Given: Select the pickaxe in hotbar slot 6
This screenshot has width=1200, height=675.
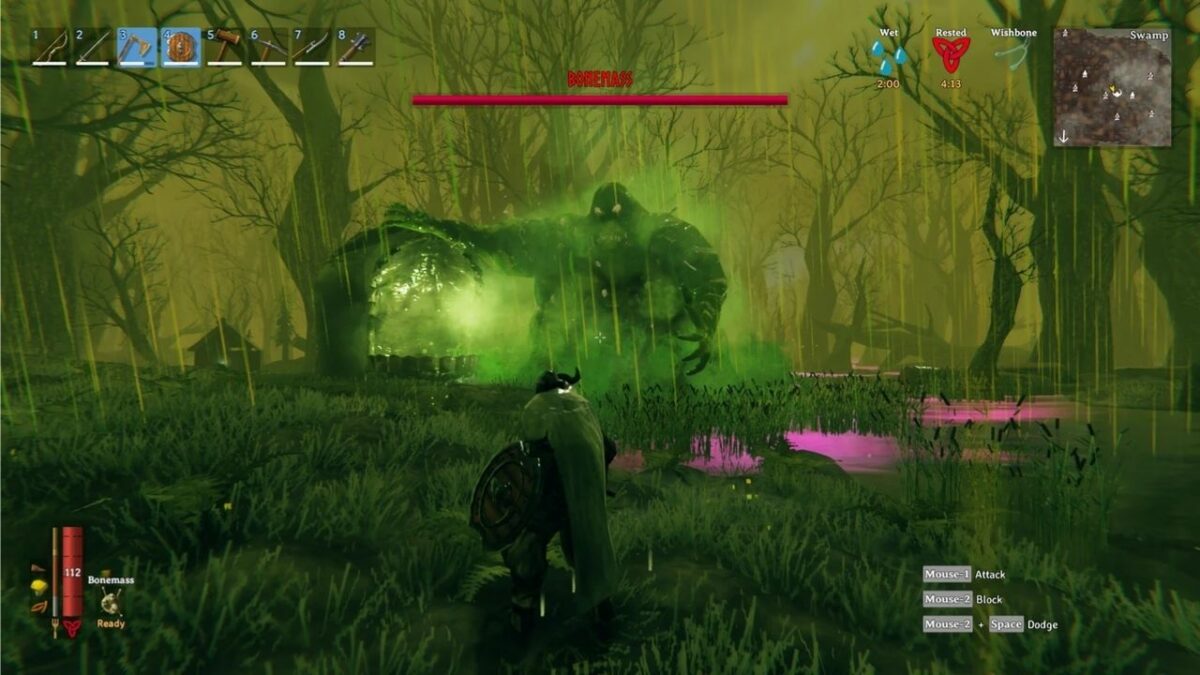Looking at the screenshot, I should tap(269, 47).
